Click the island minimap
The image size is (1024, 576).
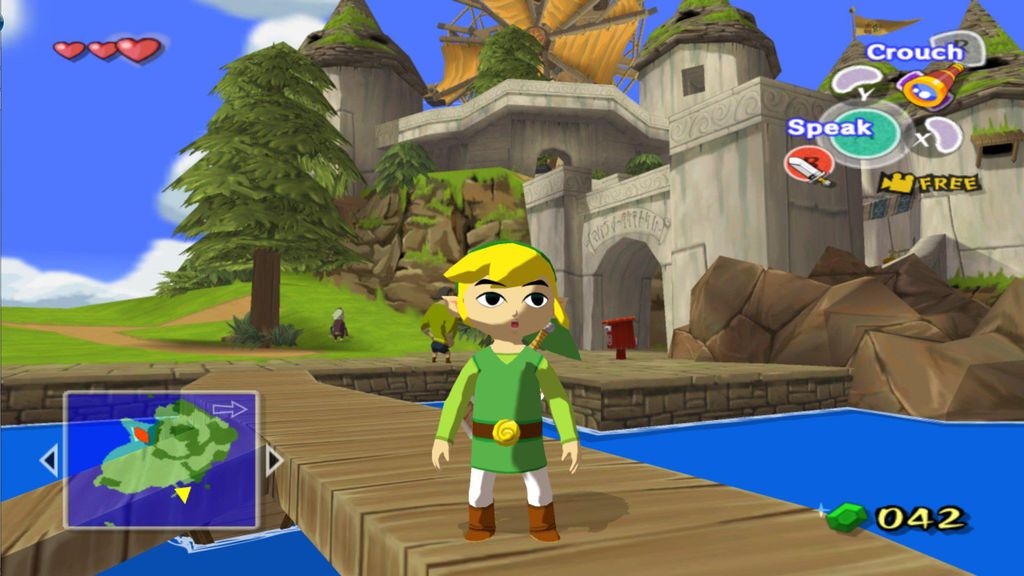click(x=161, y=459)
